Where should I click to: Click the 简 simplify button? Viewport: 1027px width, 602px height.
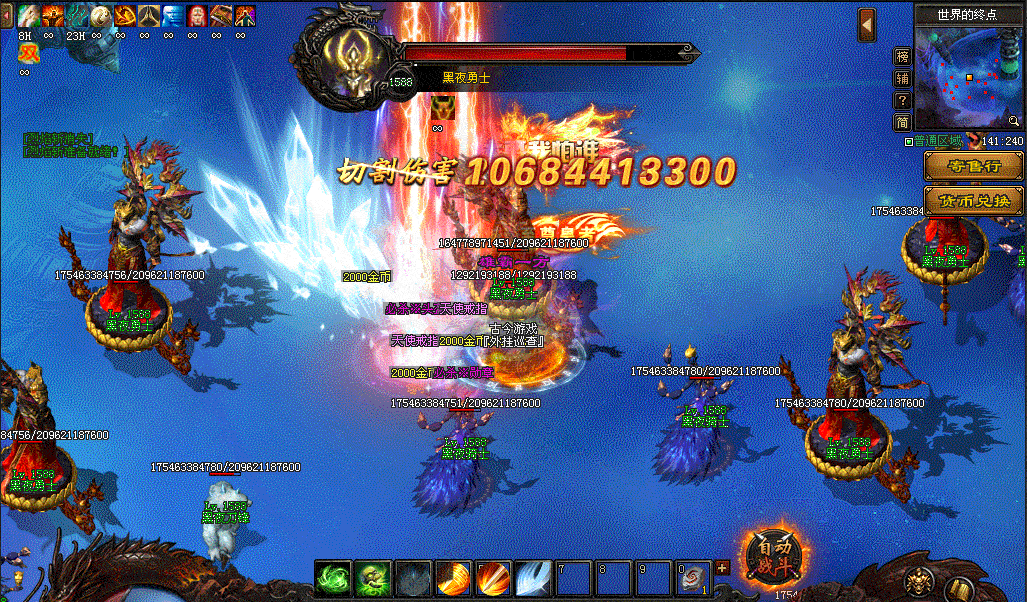coord(902,122)
